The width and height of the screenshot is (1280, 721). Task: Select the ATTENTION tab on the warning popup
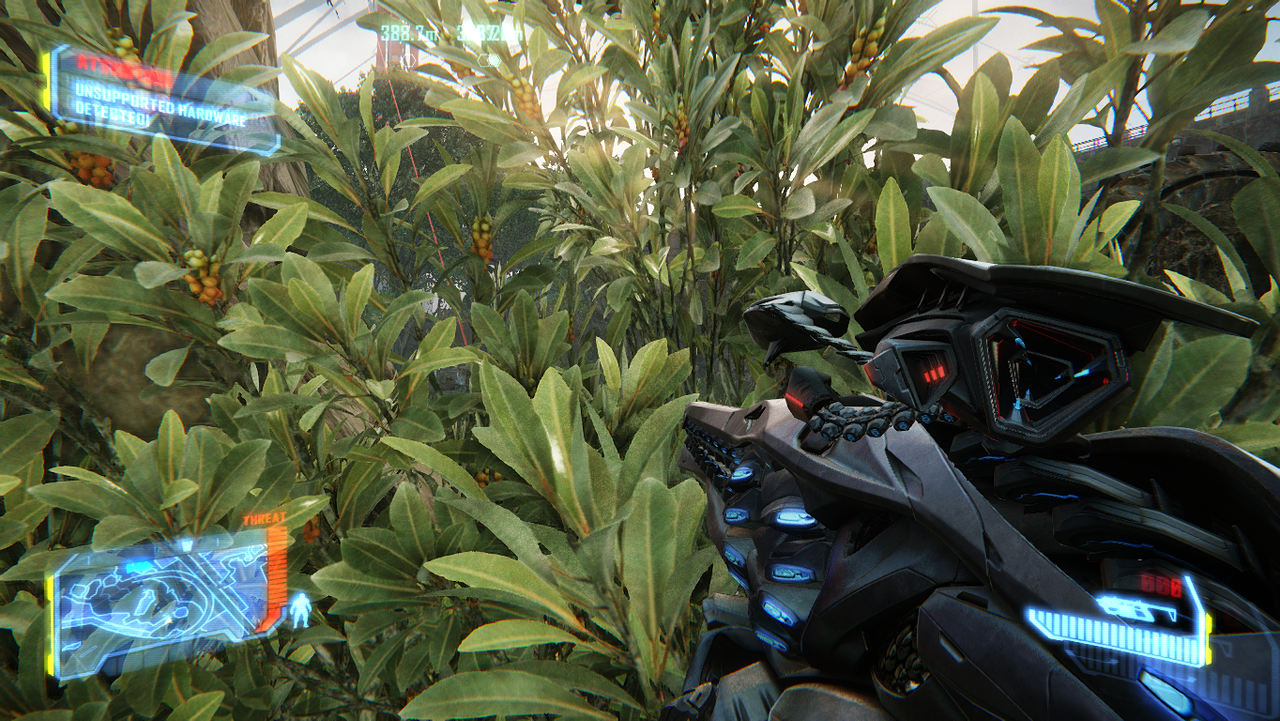coord(124,67)
